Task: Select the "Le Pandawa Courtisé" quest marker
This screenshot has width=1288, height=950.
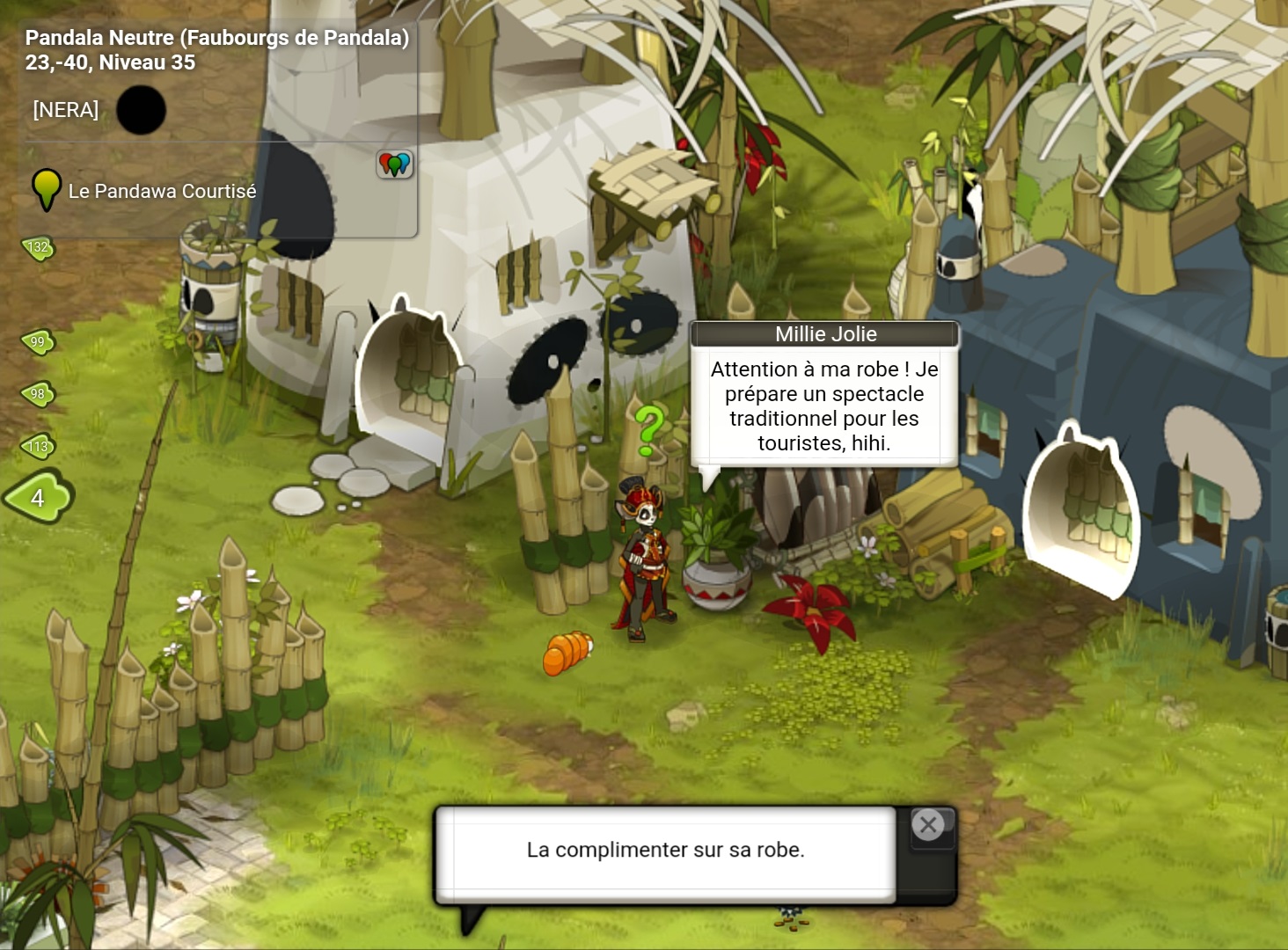Action: tap(46, 189)
